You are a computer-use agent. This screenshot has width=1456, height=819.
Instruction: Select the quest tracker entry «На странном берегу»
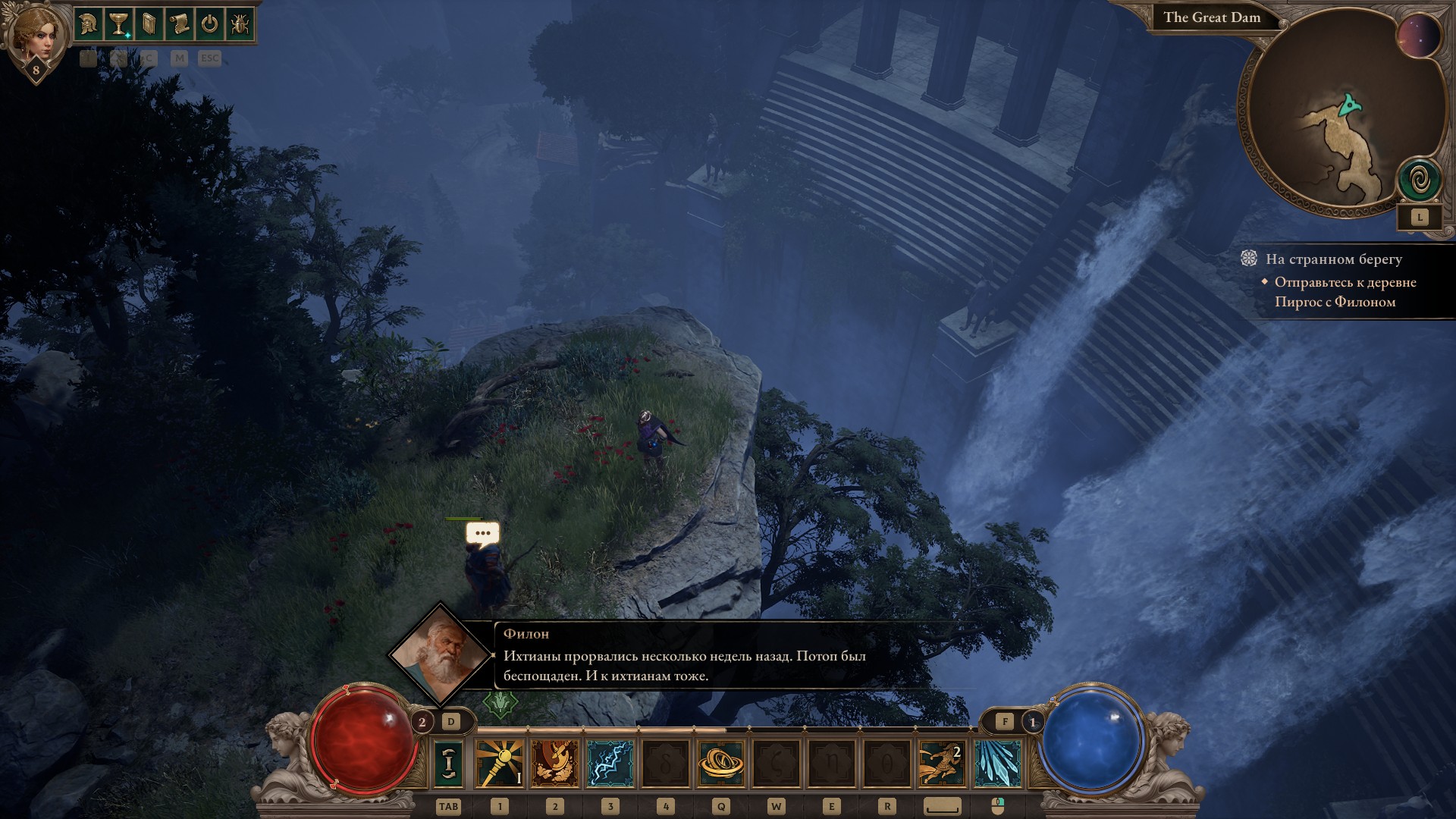[x=1333, y=259]
